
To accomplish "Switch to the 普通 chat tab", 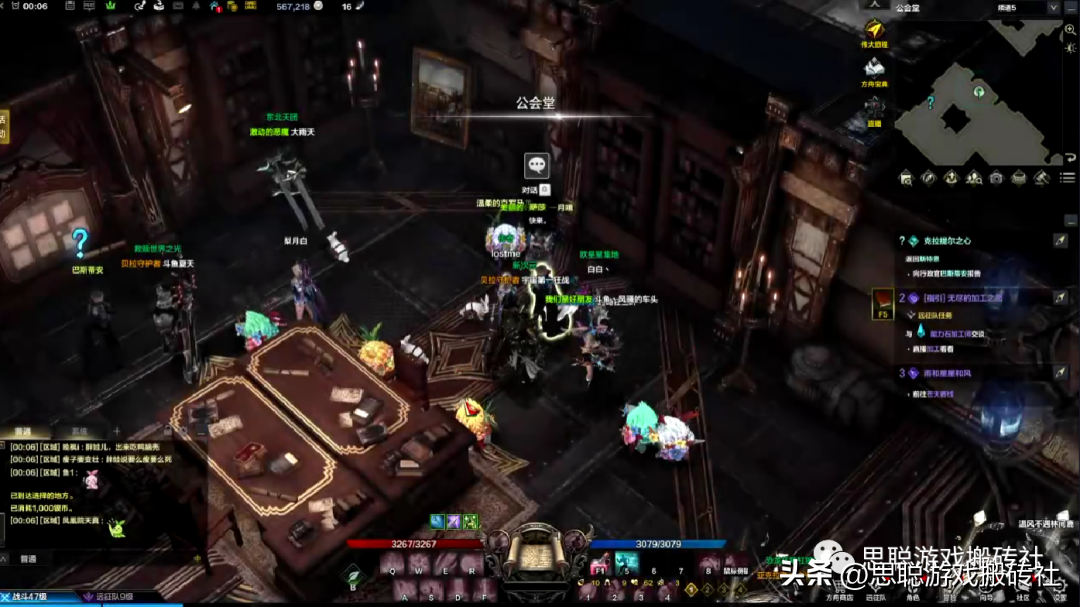I will [22, 432].
